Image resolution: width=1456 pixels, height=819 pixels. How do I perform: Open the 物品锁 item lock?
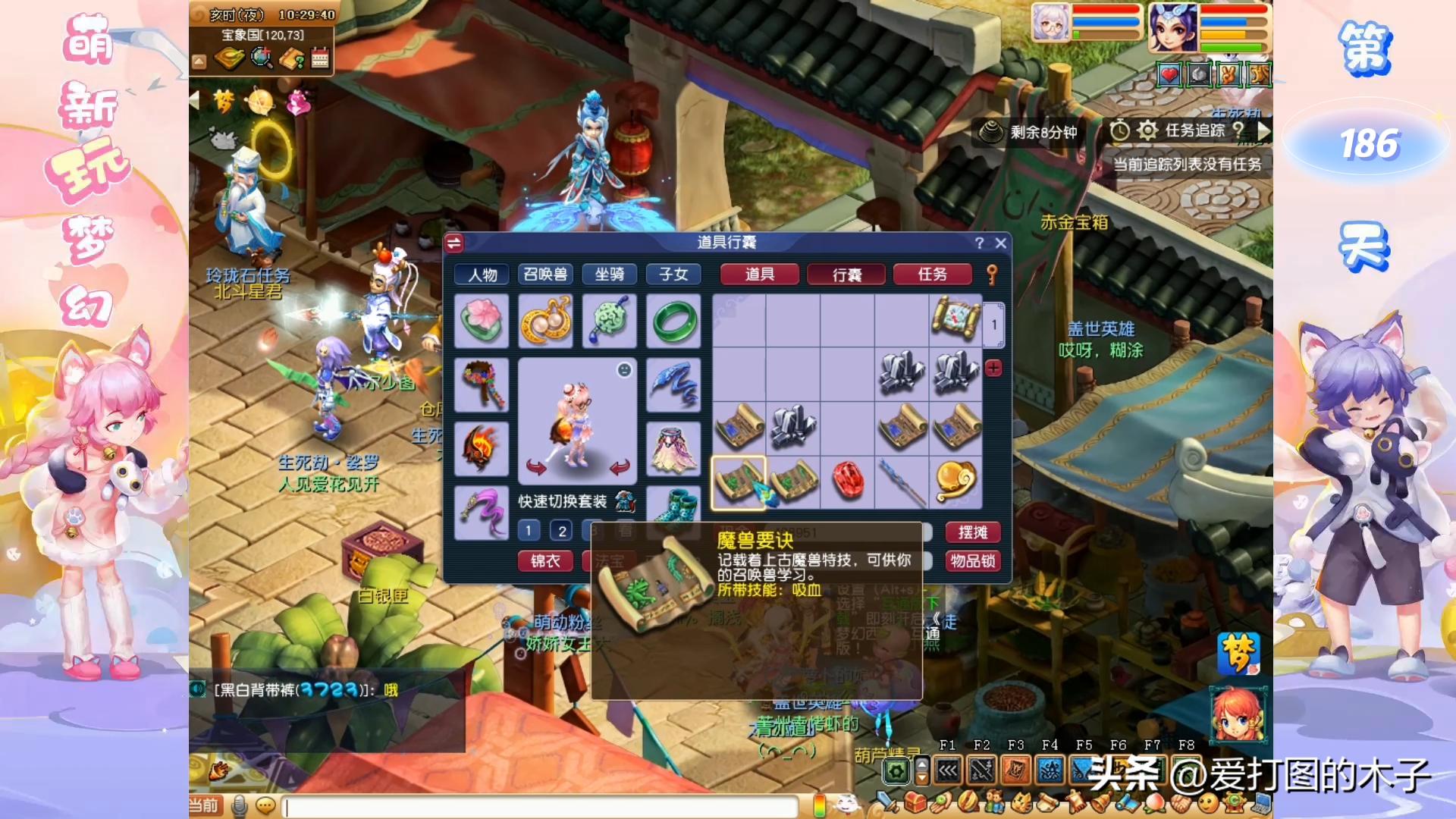click(x=972, y=560)
